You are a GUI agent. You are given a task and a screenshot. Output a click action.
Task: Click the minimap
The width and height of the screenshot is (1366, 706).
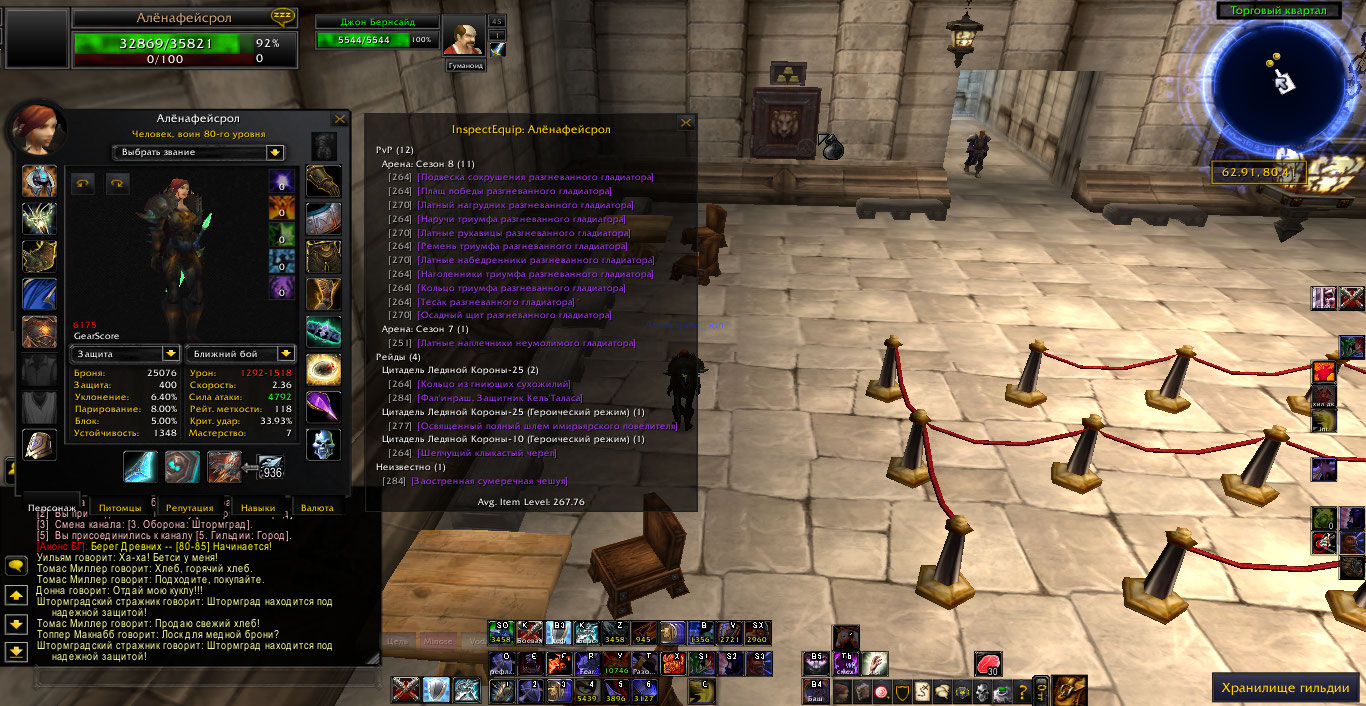1279,87
